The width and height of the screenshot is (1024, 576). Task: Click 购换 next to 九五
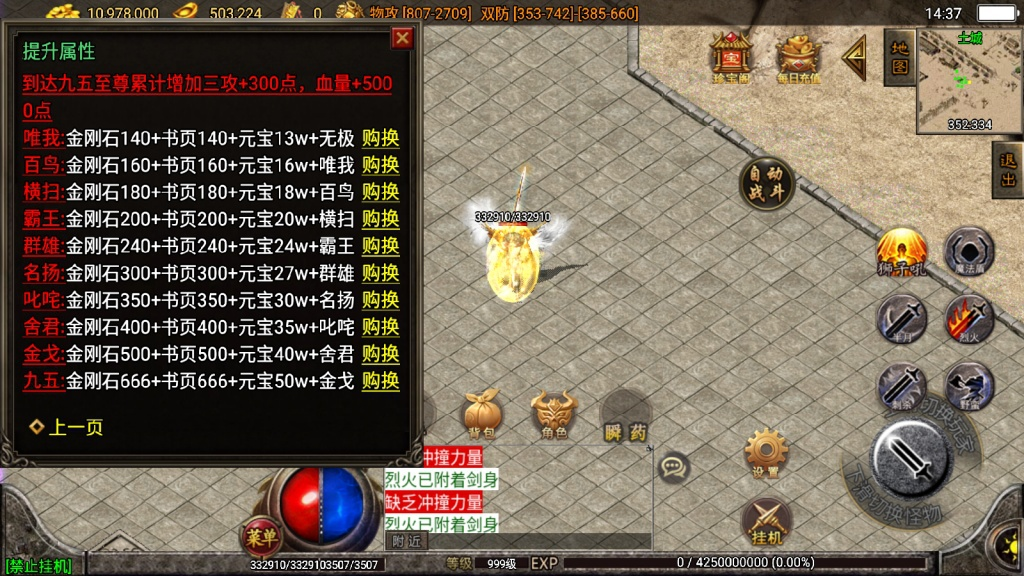coord(380,381)
